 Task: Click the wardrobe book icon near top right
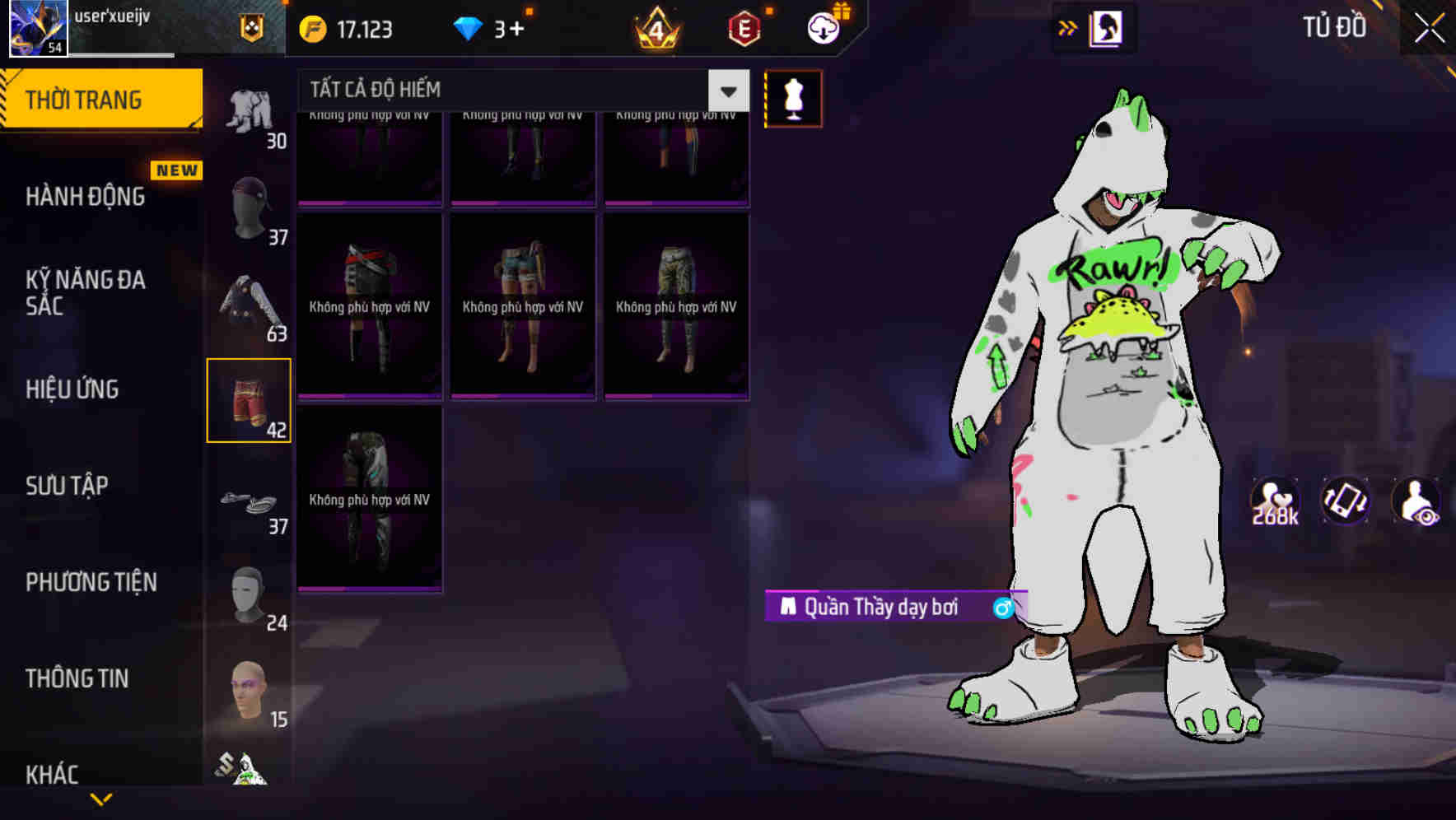(x=1104, y=27)
